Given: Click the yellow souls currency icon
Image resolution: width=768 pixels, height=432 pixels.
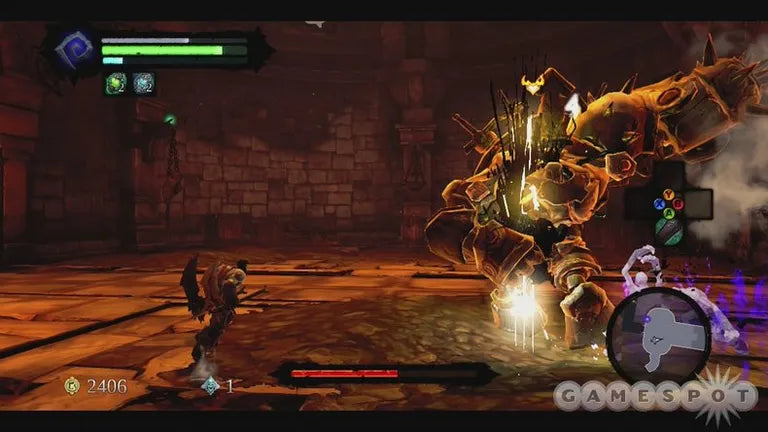Looking at the screenshot, I should pyautogui.click(x=72, y=385).
